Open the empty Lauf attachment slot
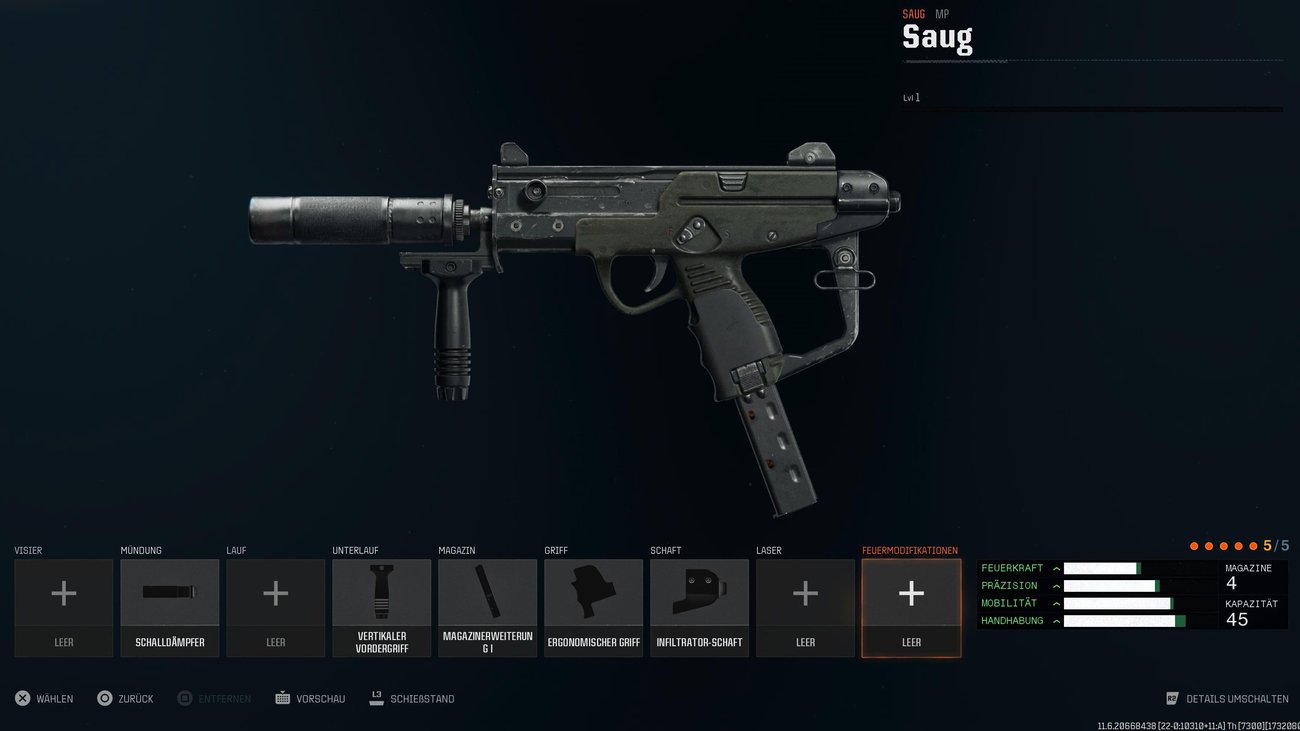 click(x=275, y=593)
